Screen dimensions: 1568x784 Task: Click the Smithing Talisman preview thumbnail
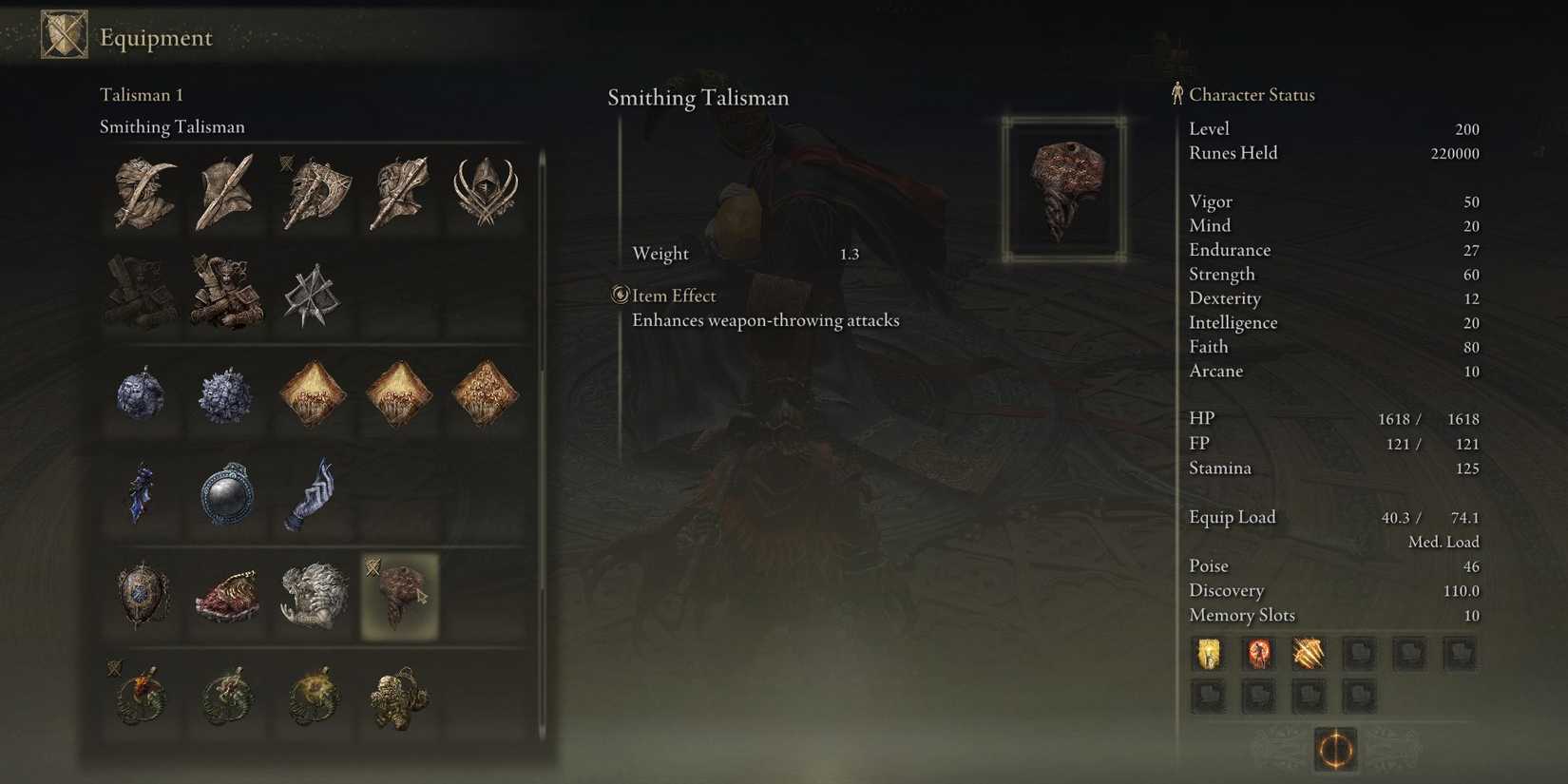[x=1064, y=186]
